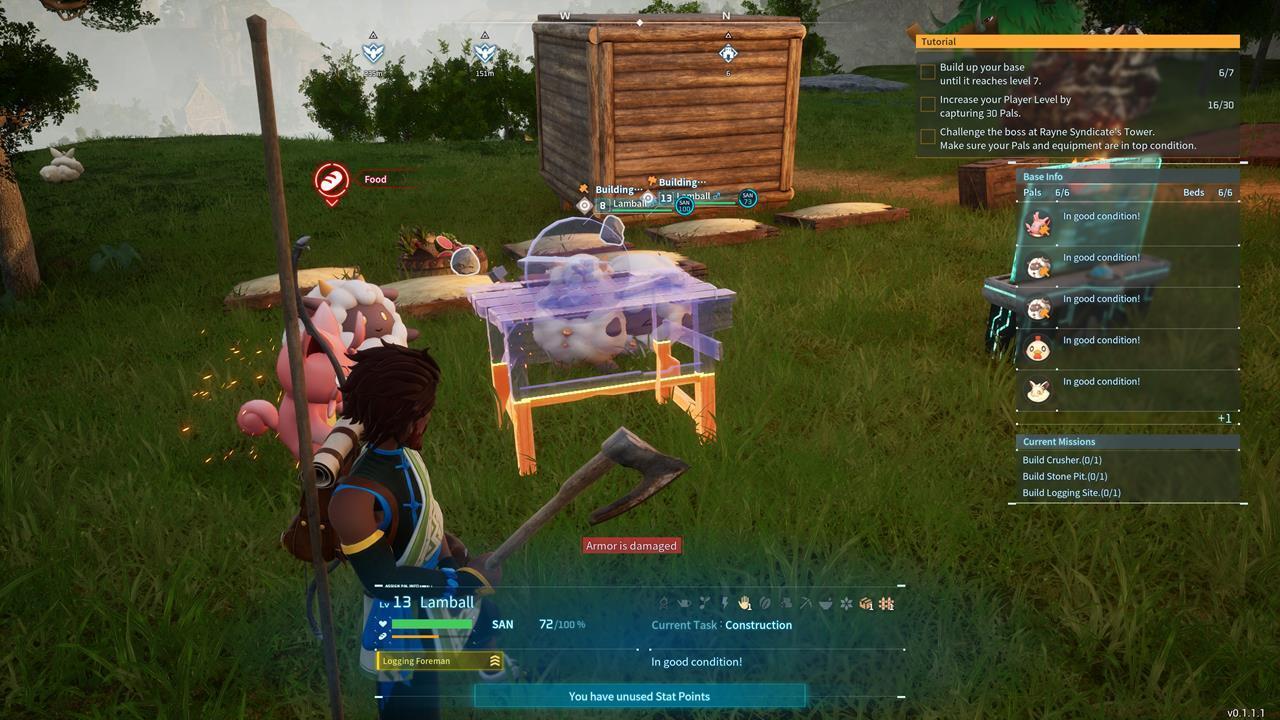Select the Medicine Production bowl icon
Image resolution: width=1280 pixels, height=720 pixels.
(827, 603)
